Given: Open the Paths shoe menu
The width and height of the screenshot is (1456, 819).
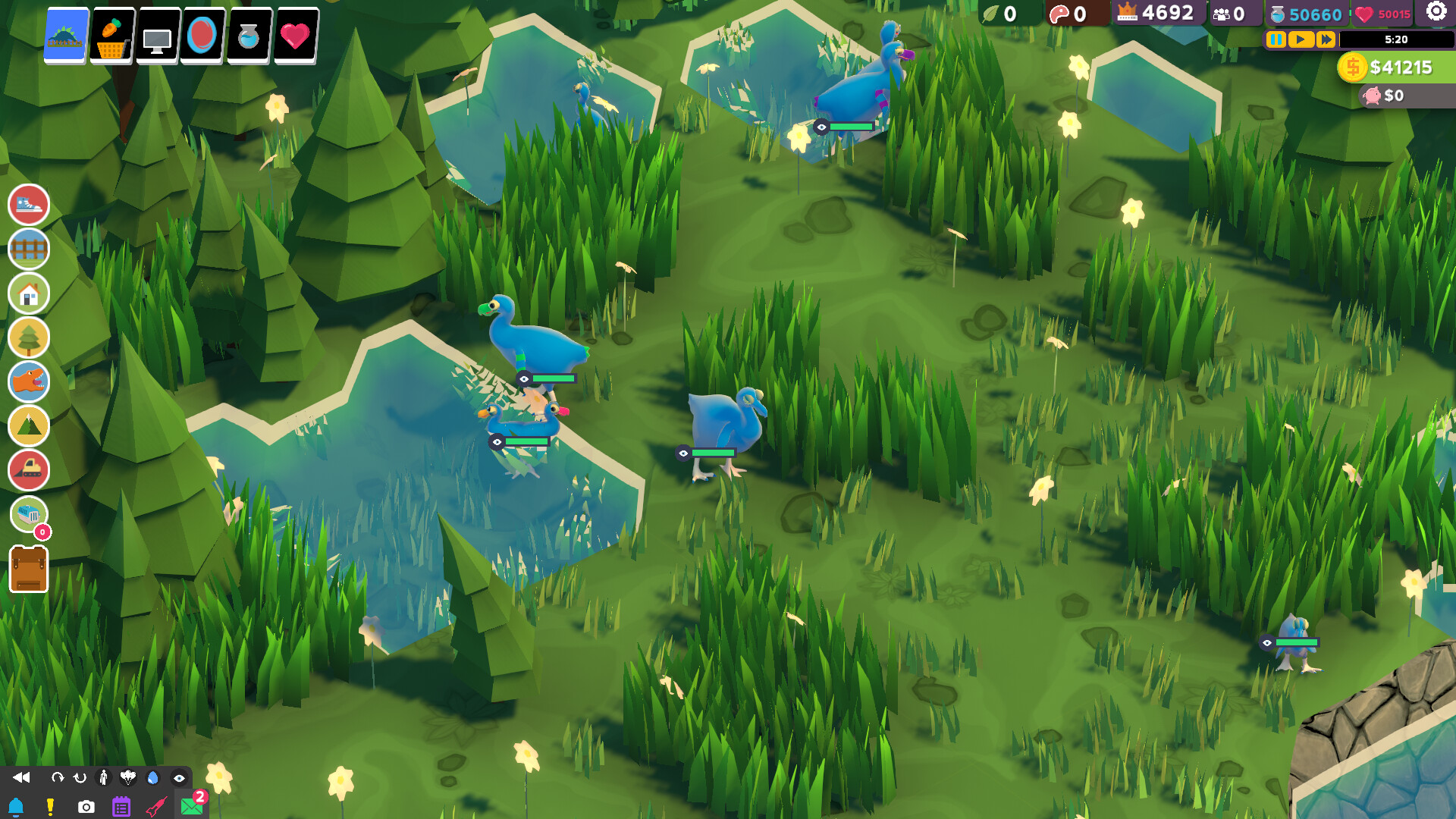Looking at the screenshot, I should point(29,205).
